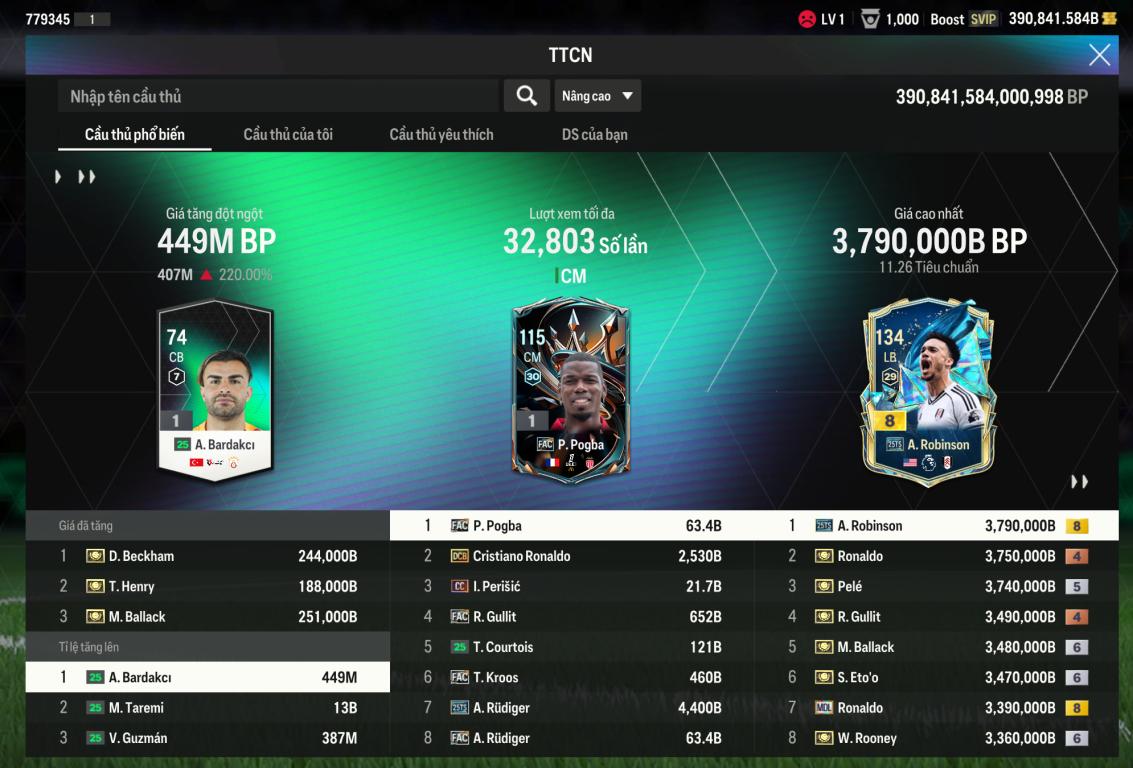1133x768 pixels.
Task: Open the Cầu thủ yêu thích tab
Action: [x=441, y=134]
